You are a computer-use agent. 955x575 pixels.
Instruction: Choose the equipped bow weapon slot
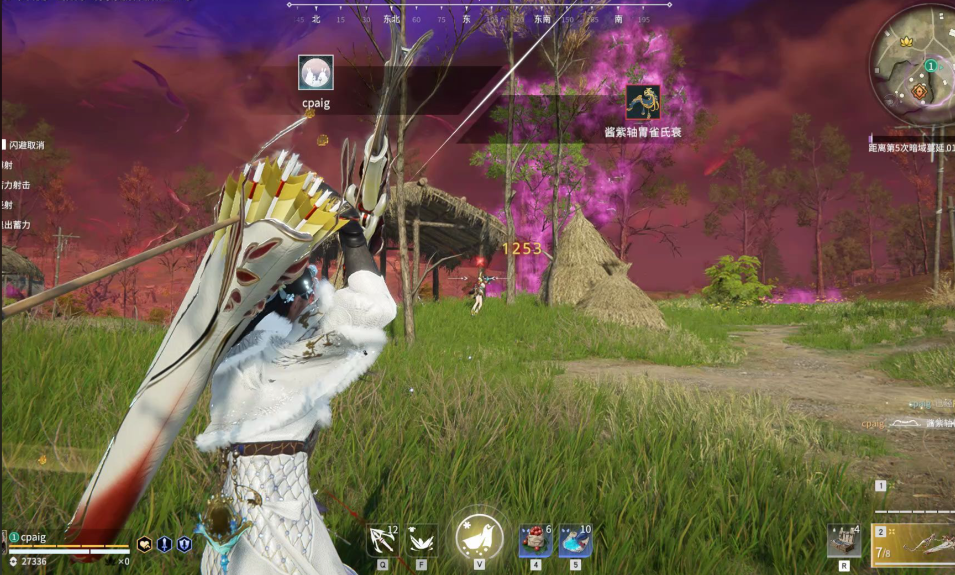coord(915,545)
